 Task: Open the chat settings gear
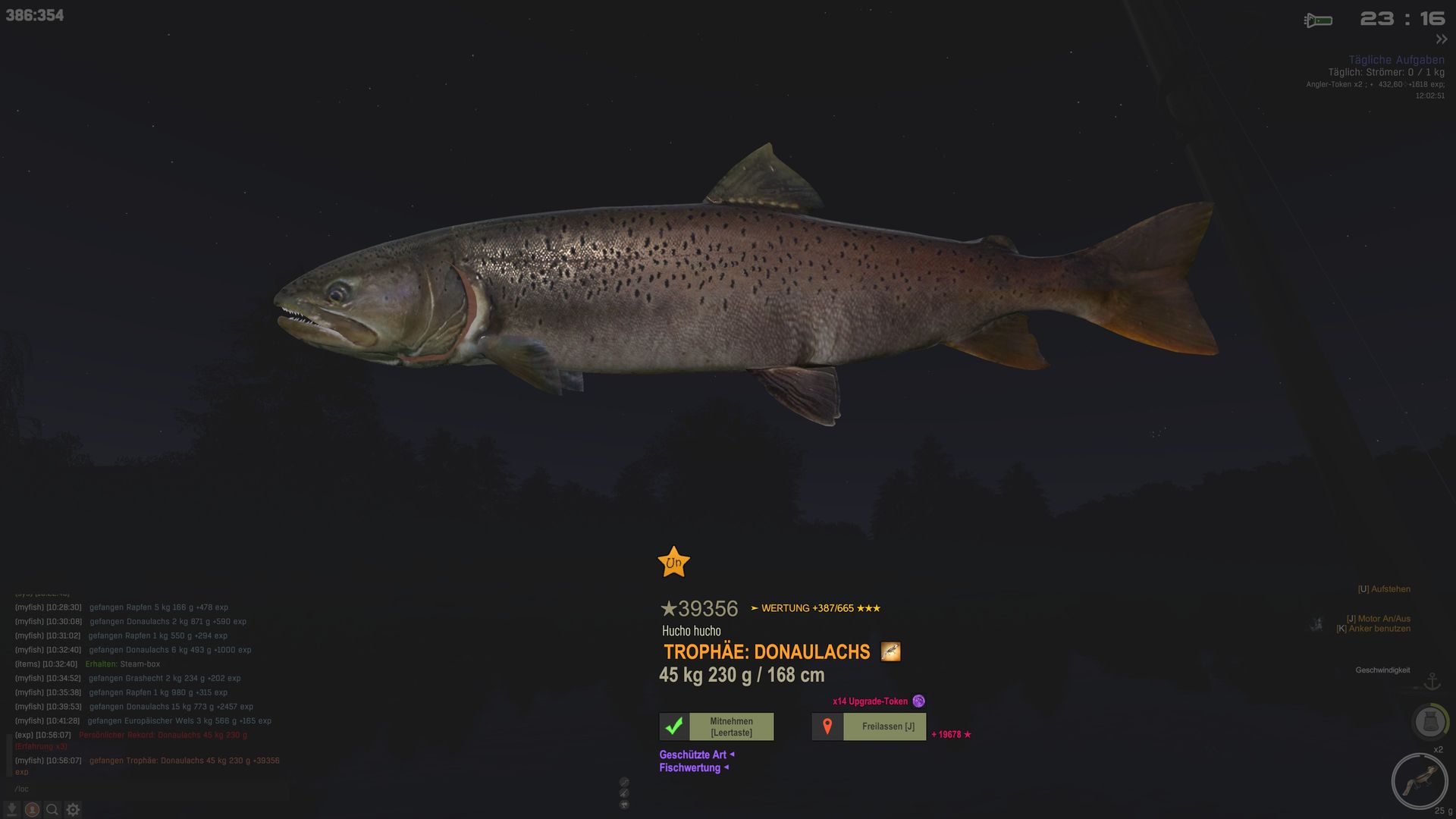[73, 809]
